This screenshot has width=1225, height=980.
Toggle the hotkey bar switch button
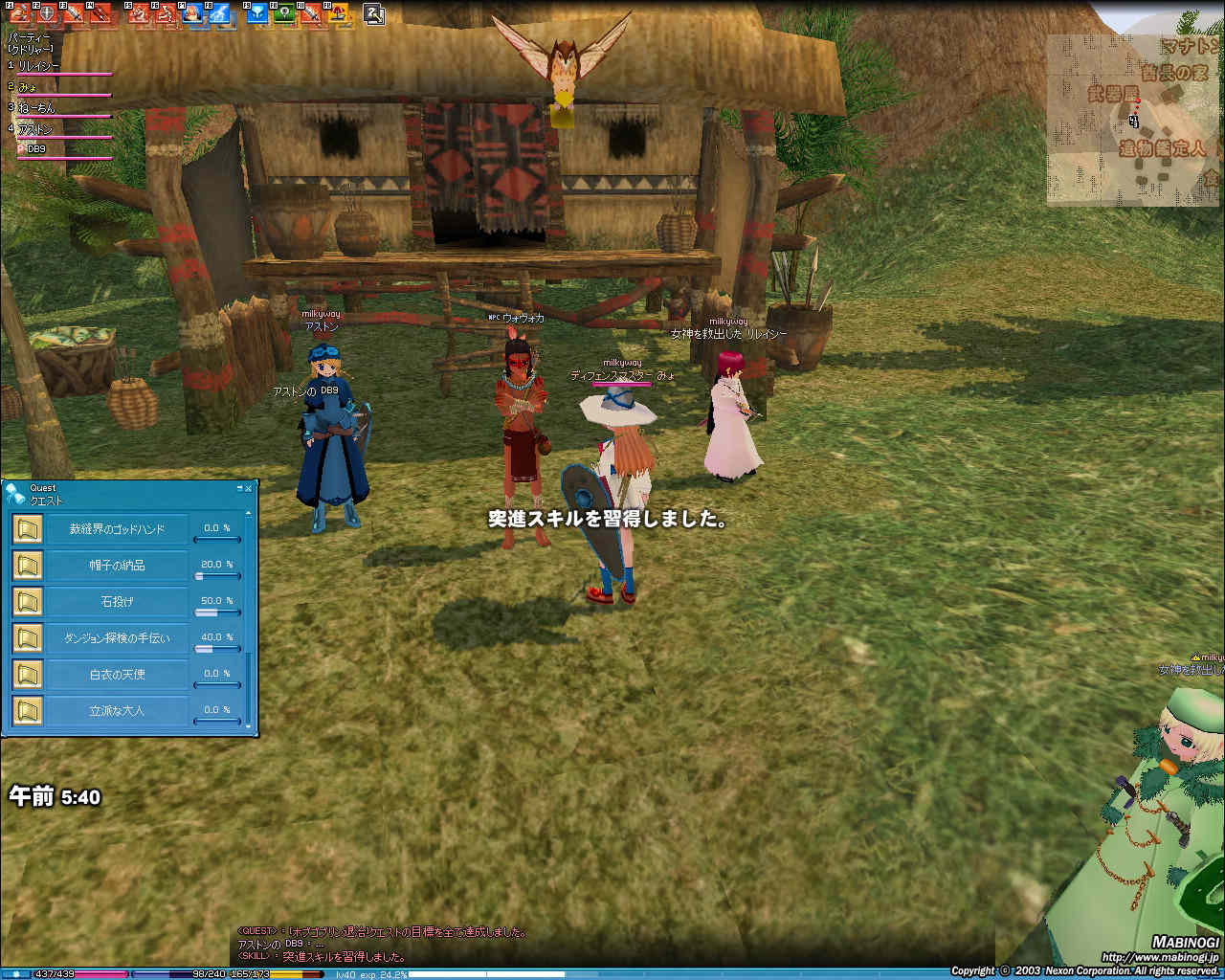coord(374,14)
